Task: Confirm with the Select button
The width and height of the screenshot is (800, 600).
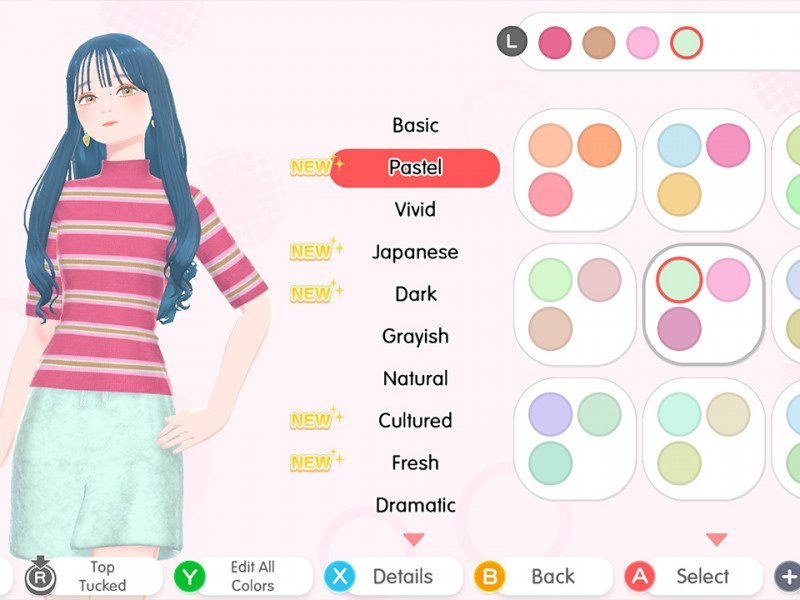Action: pos(690,576)
